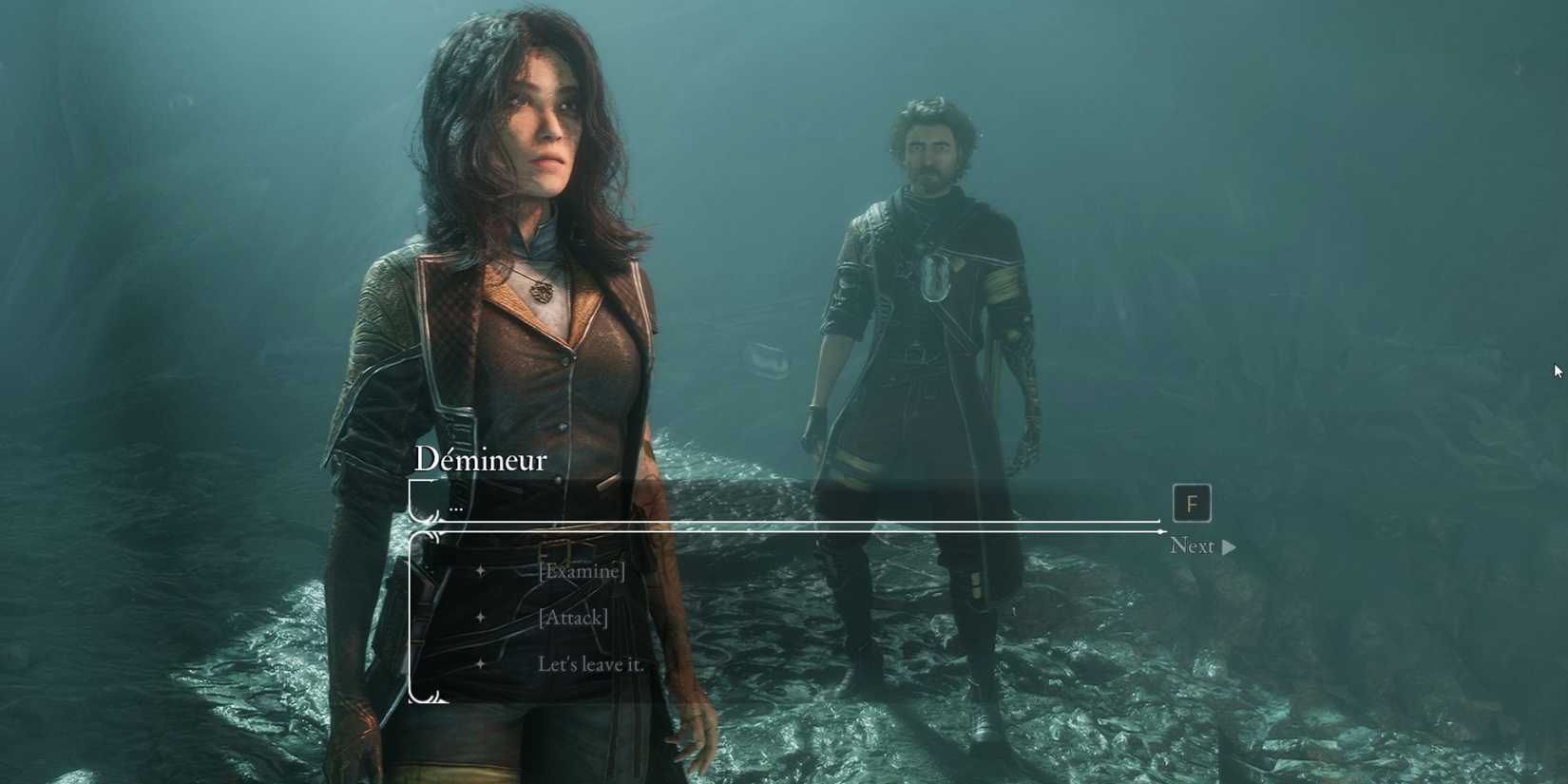Click the F key interaction prompt
The image size is (1568, 784).
[x=1192, y=504]
